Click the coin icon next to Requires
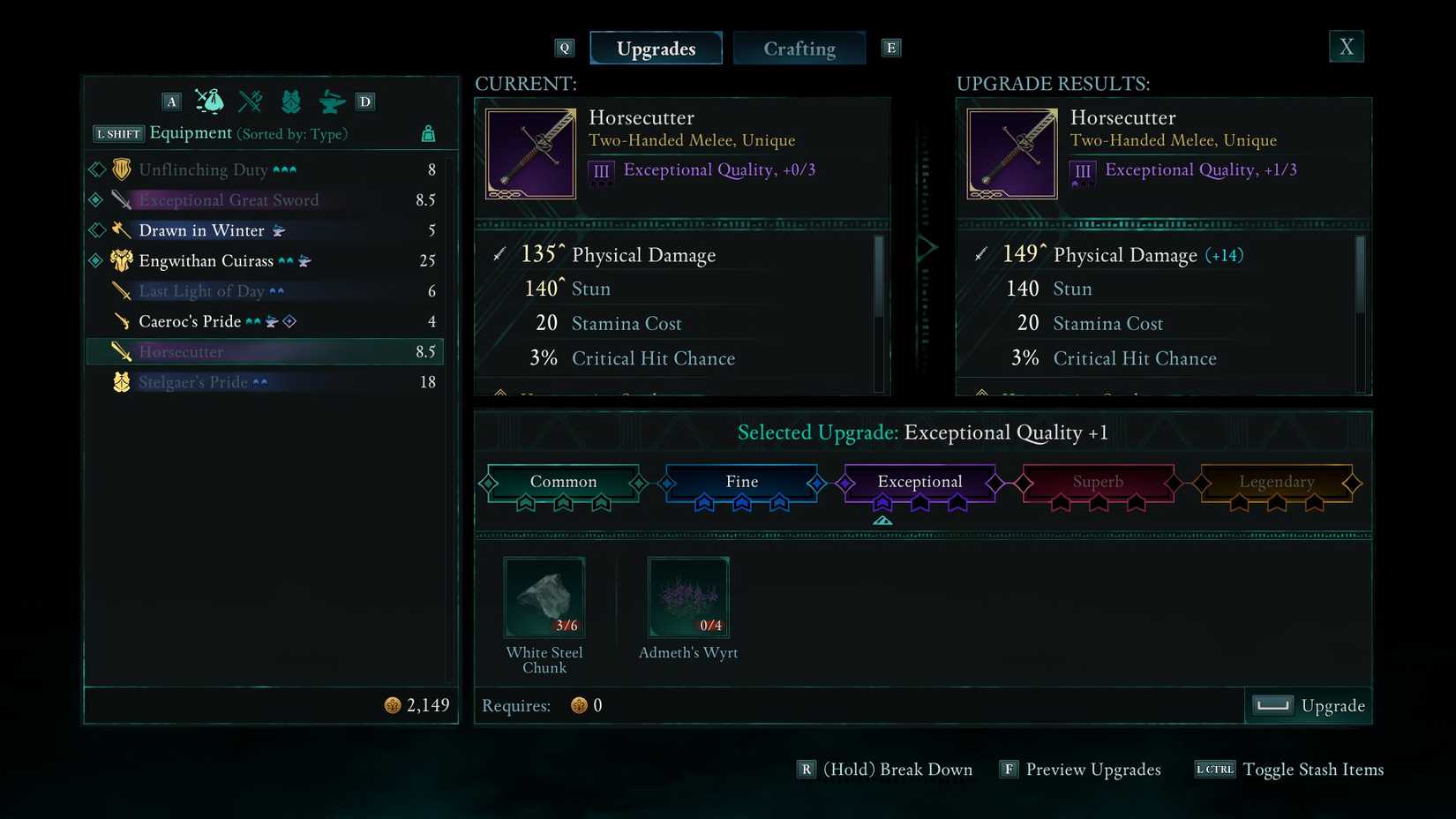1456x819 pixels. pos(580,705)
